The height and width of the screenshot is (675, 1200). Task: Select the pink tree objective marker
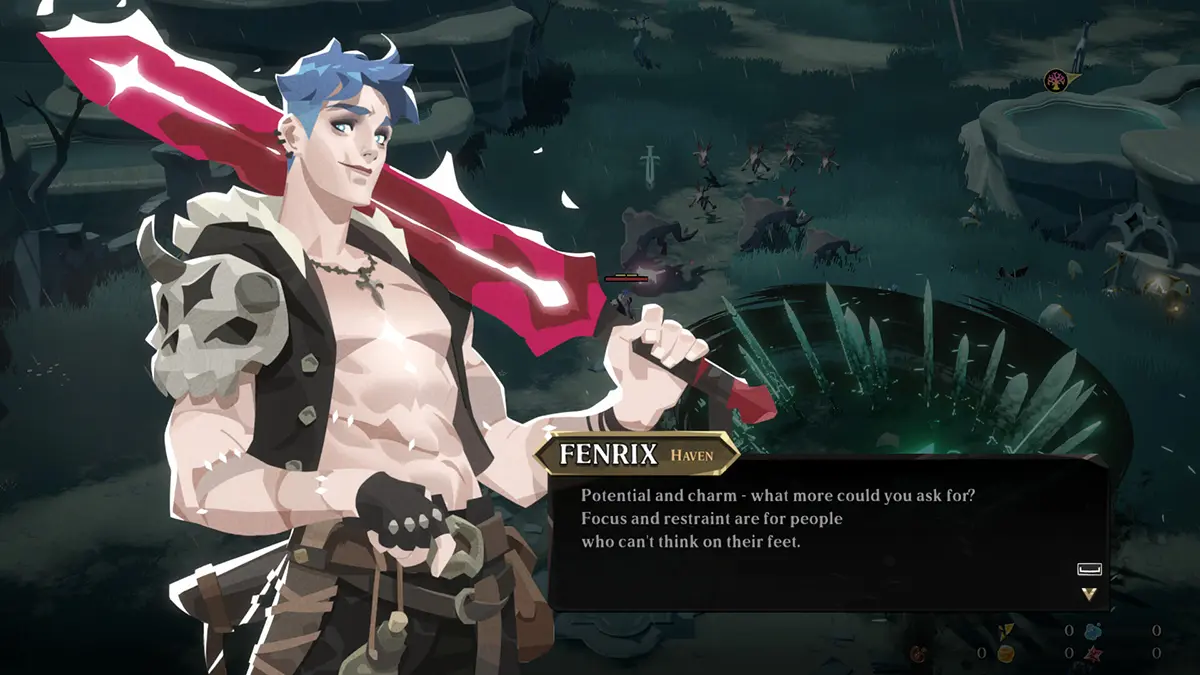pos(1055,81)
